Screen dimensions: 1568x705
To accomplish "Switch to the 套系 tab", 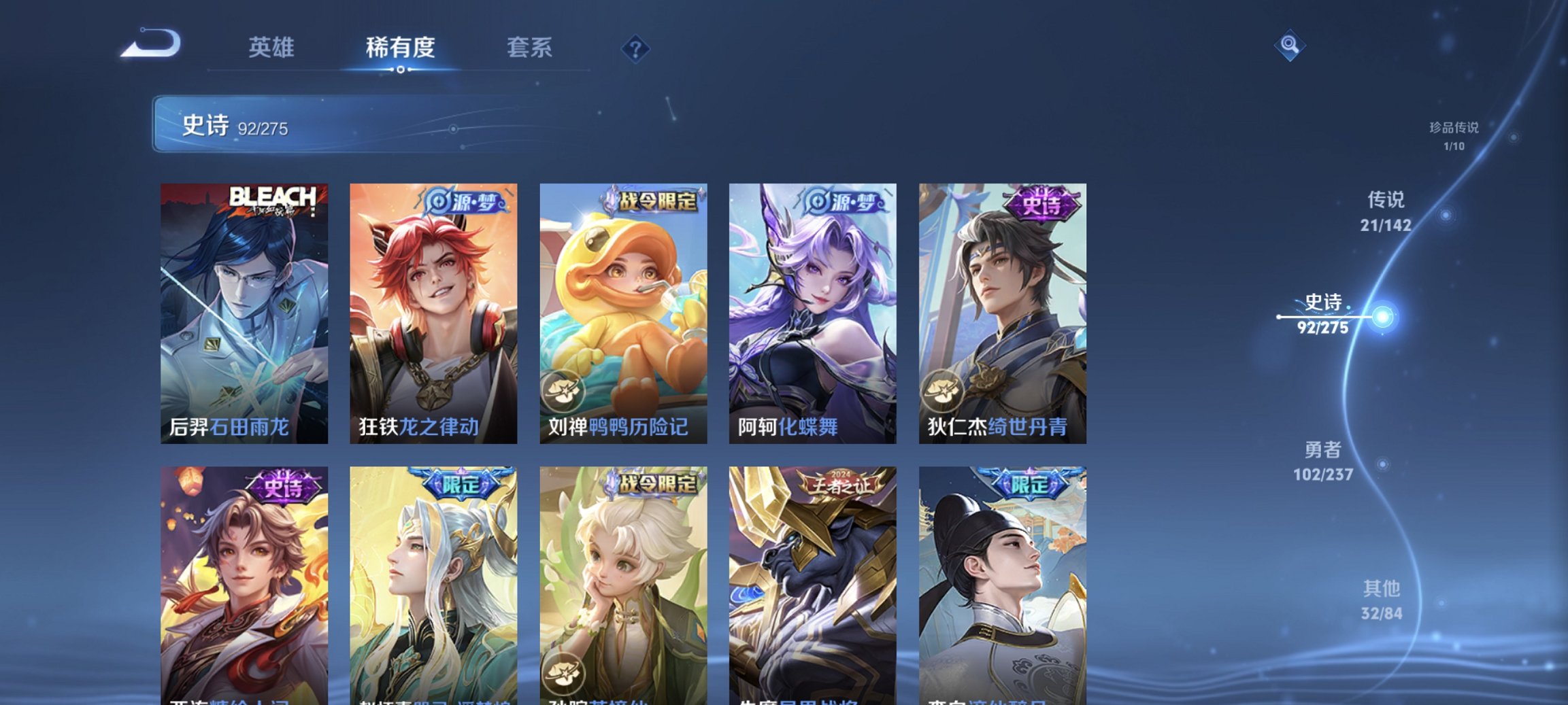I will [527, 48].
